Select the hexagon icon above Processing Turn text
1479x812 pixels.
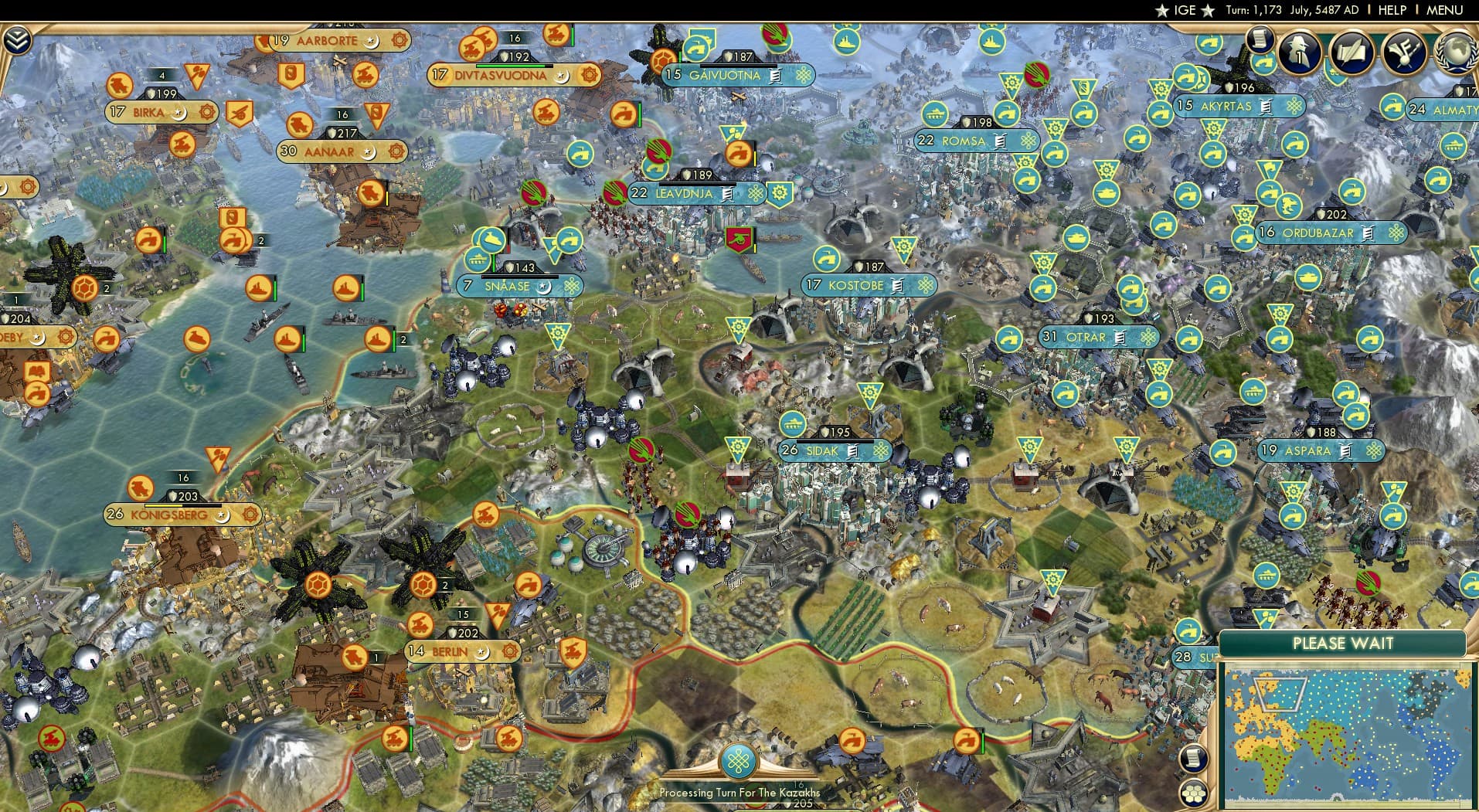click(x=739, y=760)
